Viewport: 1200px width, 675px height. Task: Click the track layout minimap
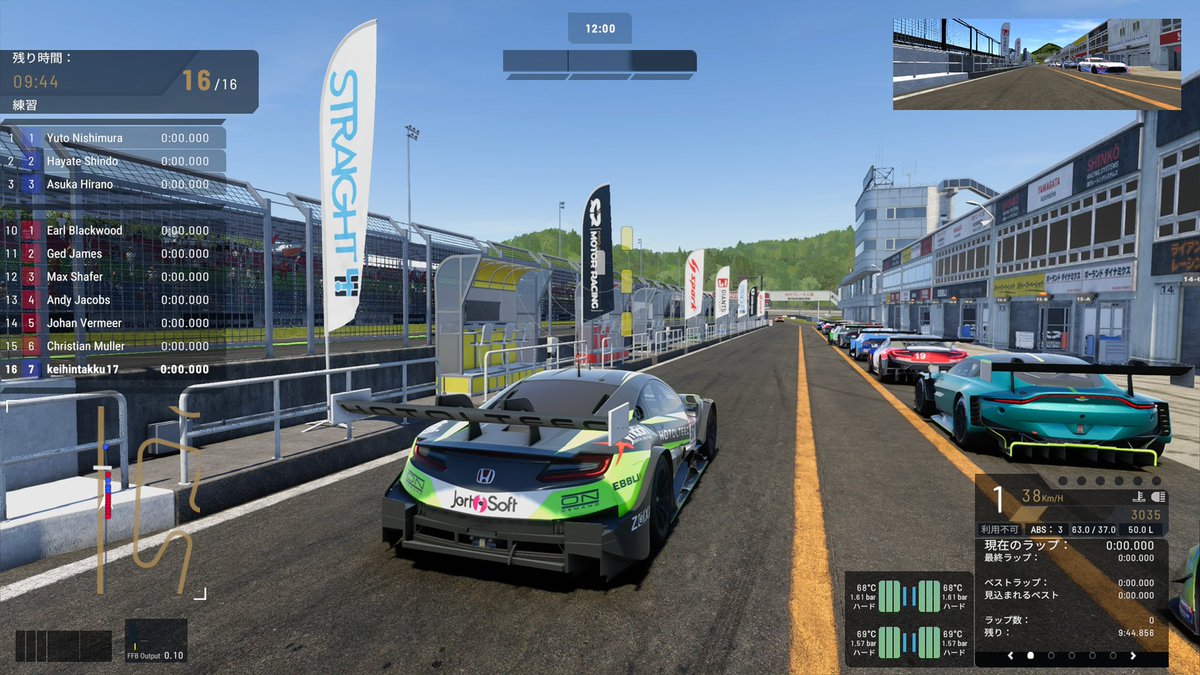(150, 500)
